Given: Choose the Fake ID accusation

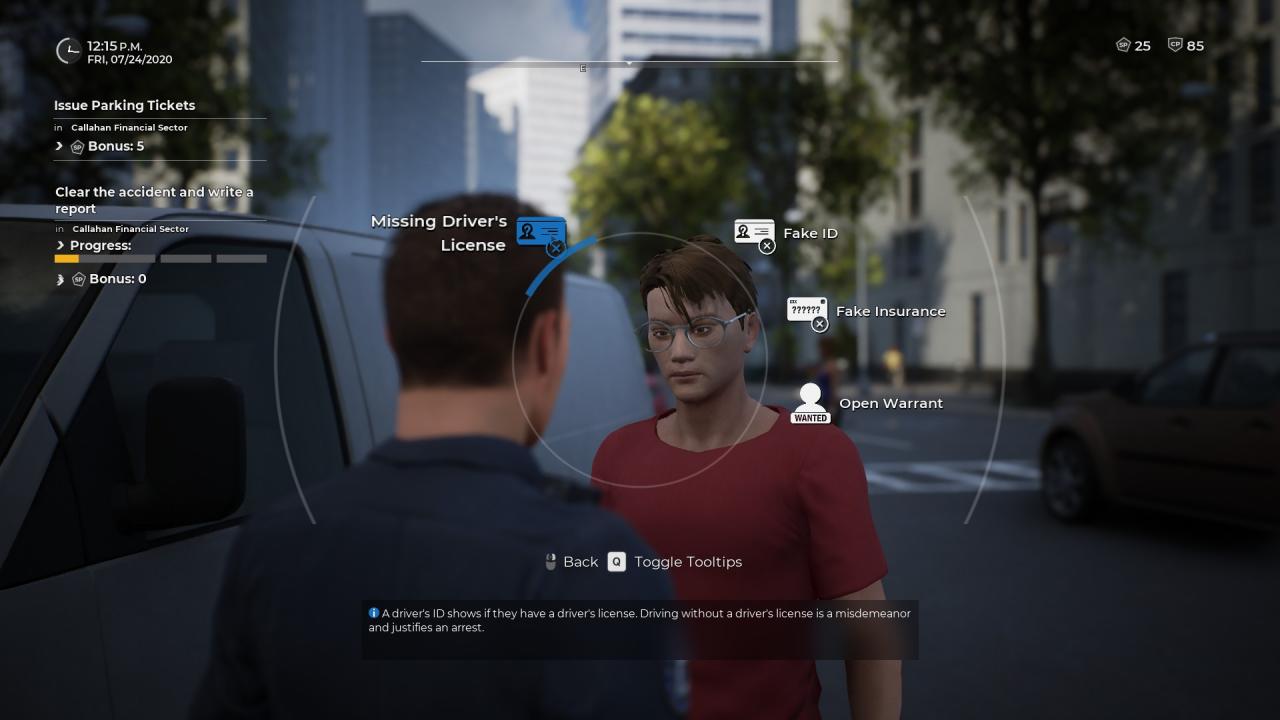Looking at the screenshot, I should pyautogui.click(x=754, y=234).
